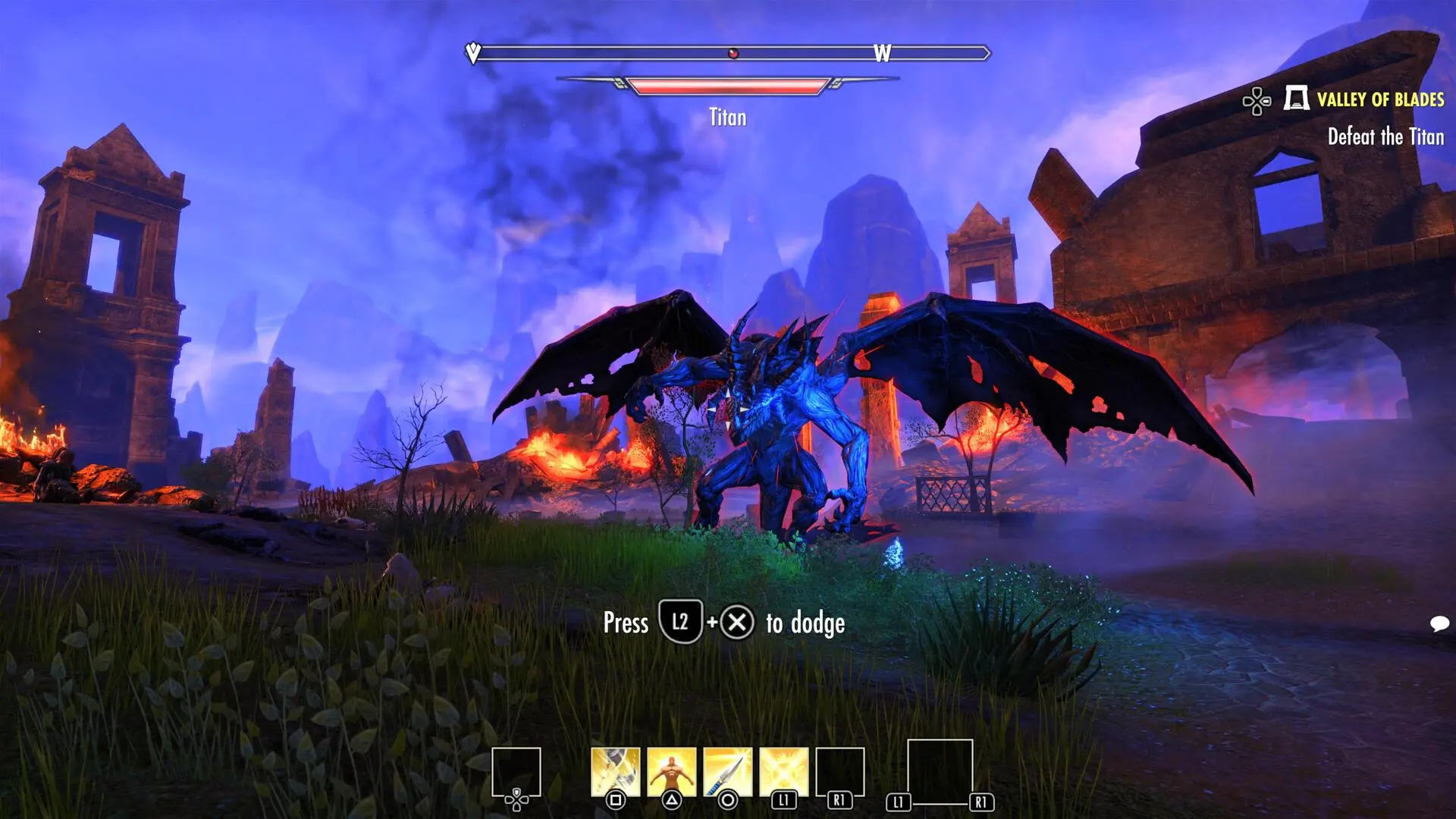The image size is (1456, 819).
Task: Click the left weapon-swap empty slot frame
Action: 517,770
